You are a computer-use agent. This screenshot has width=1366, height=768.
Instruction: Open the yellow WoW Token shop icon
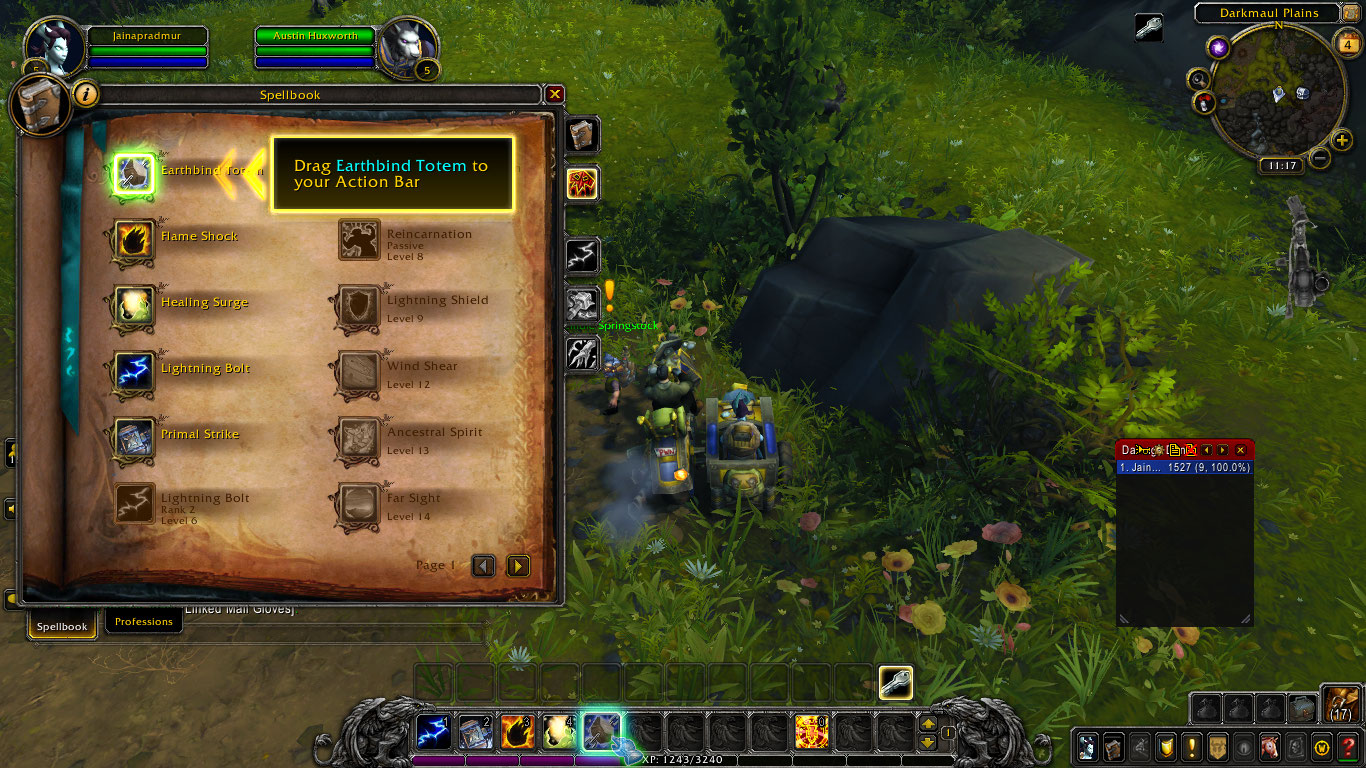(x=1322, y=747)
